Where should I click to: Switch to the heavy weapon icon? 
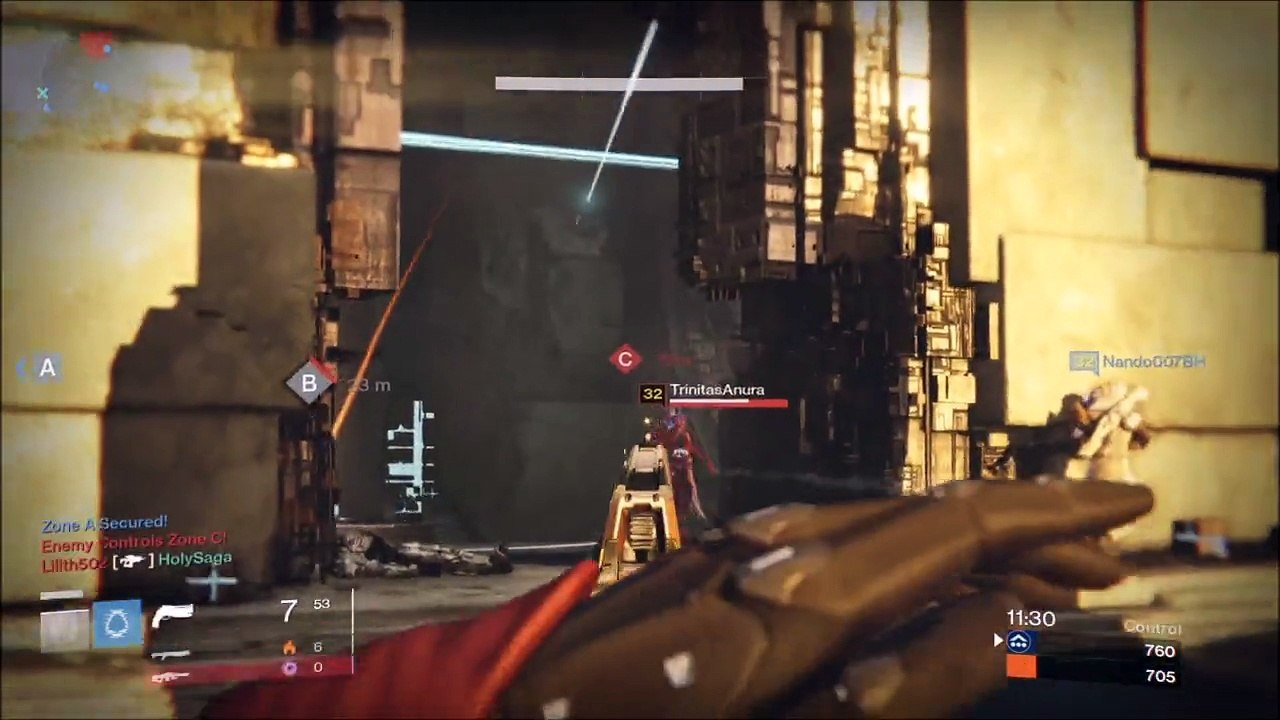click(x=171, y=677)
